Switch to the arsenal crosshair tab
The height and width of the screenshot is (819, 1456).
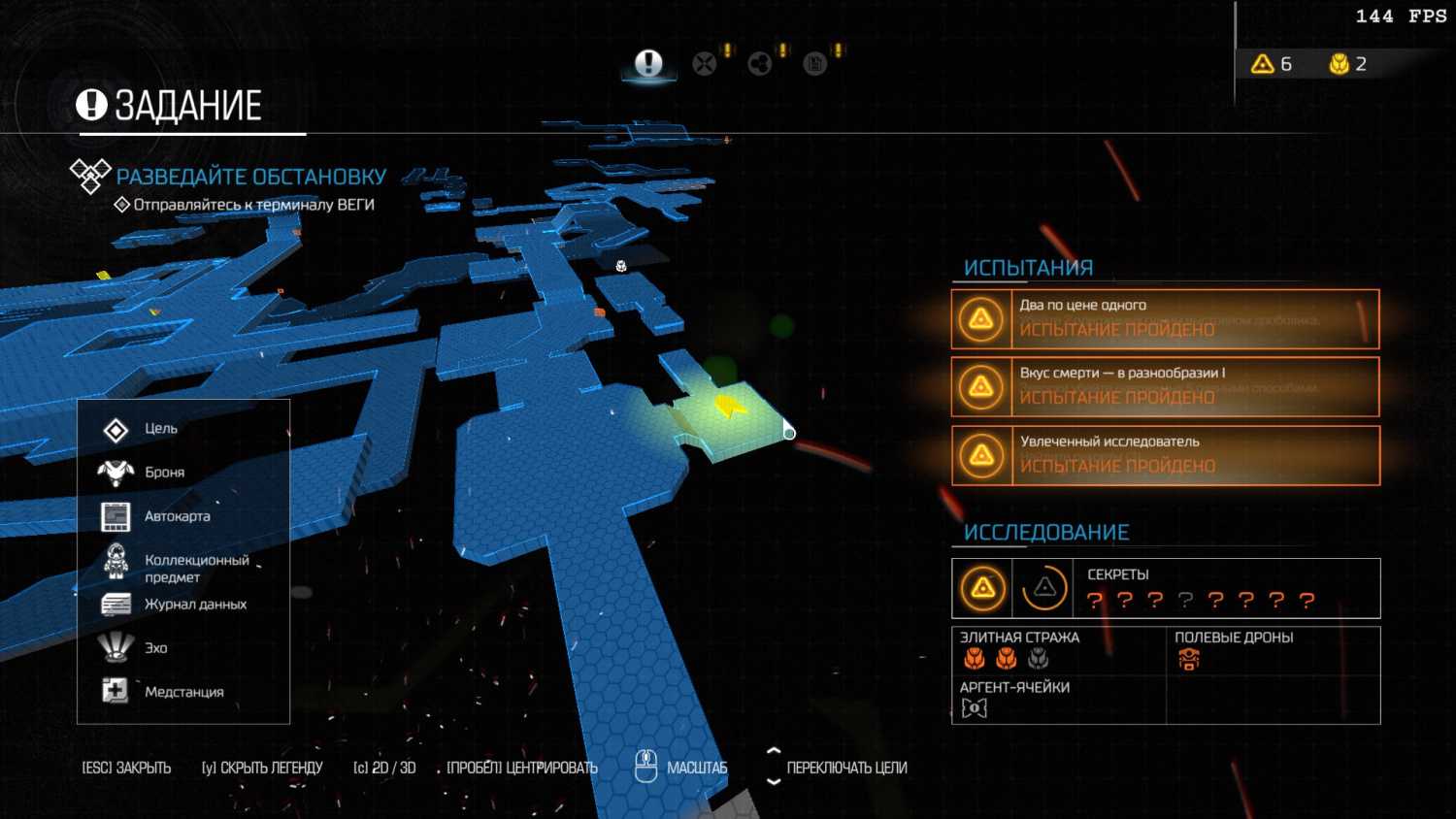(x=705, y=64)
